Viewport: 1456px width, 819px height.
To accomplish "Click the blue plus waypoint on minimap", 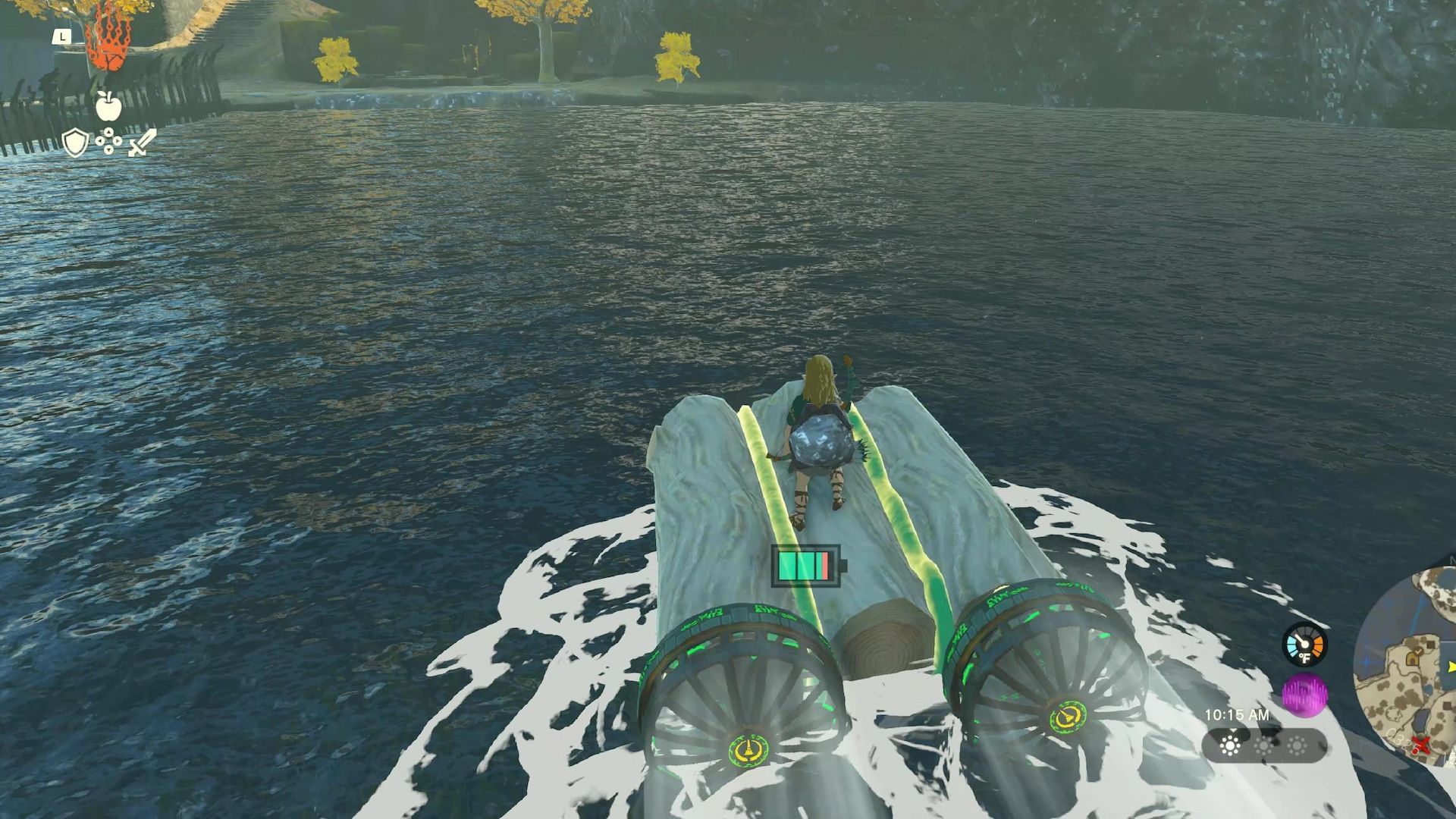I will click(x=1367, y=661).
